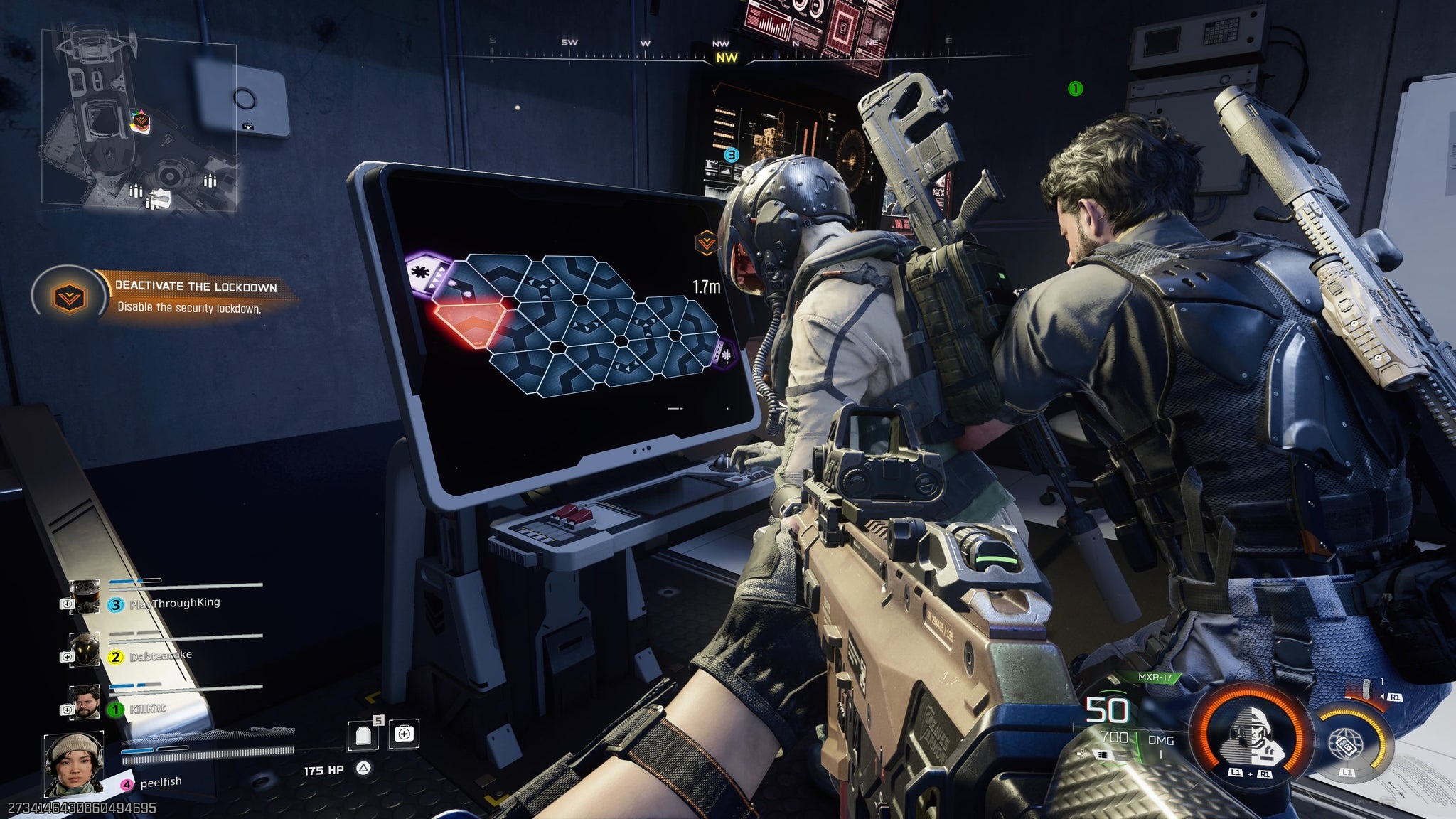Screen dimensions: 1456x819
Task: Click the hacking globe icon above the L1 prompt
Action: click(x=1347, y=744)
